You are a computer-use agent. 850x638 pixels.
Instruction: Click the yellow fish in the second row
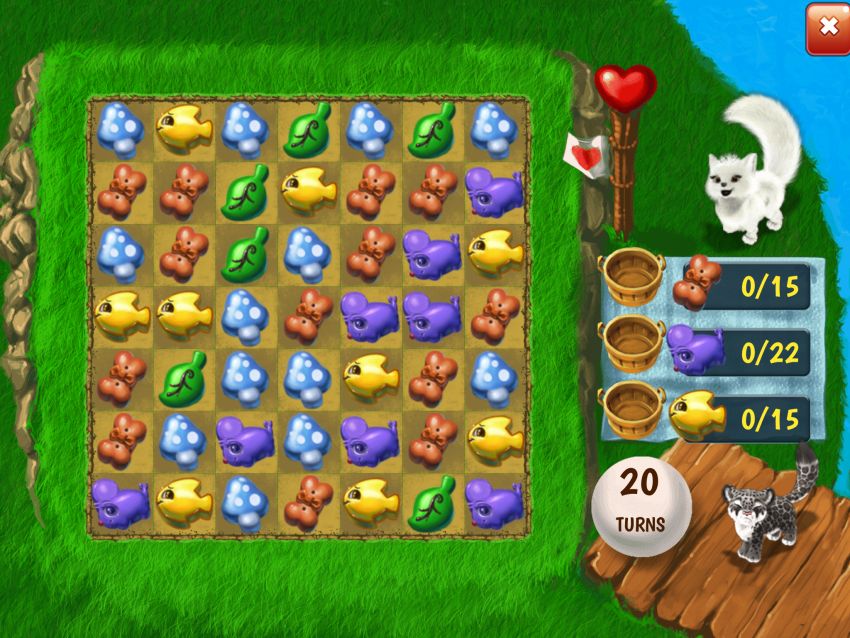307,188
